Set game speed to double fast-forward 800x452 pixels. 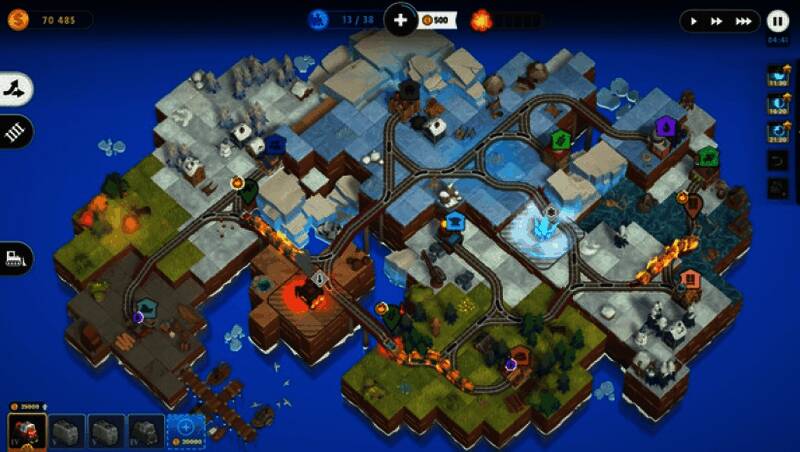pos(717,20)
